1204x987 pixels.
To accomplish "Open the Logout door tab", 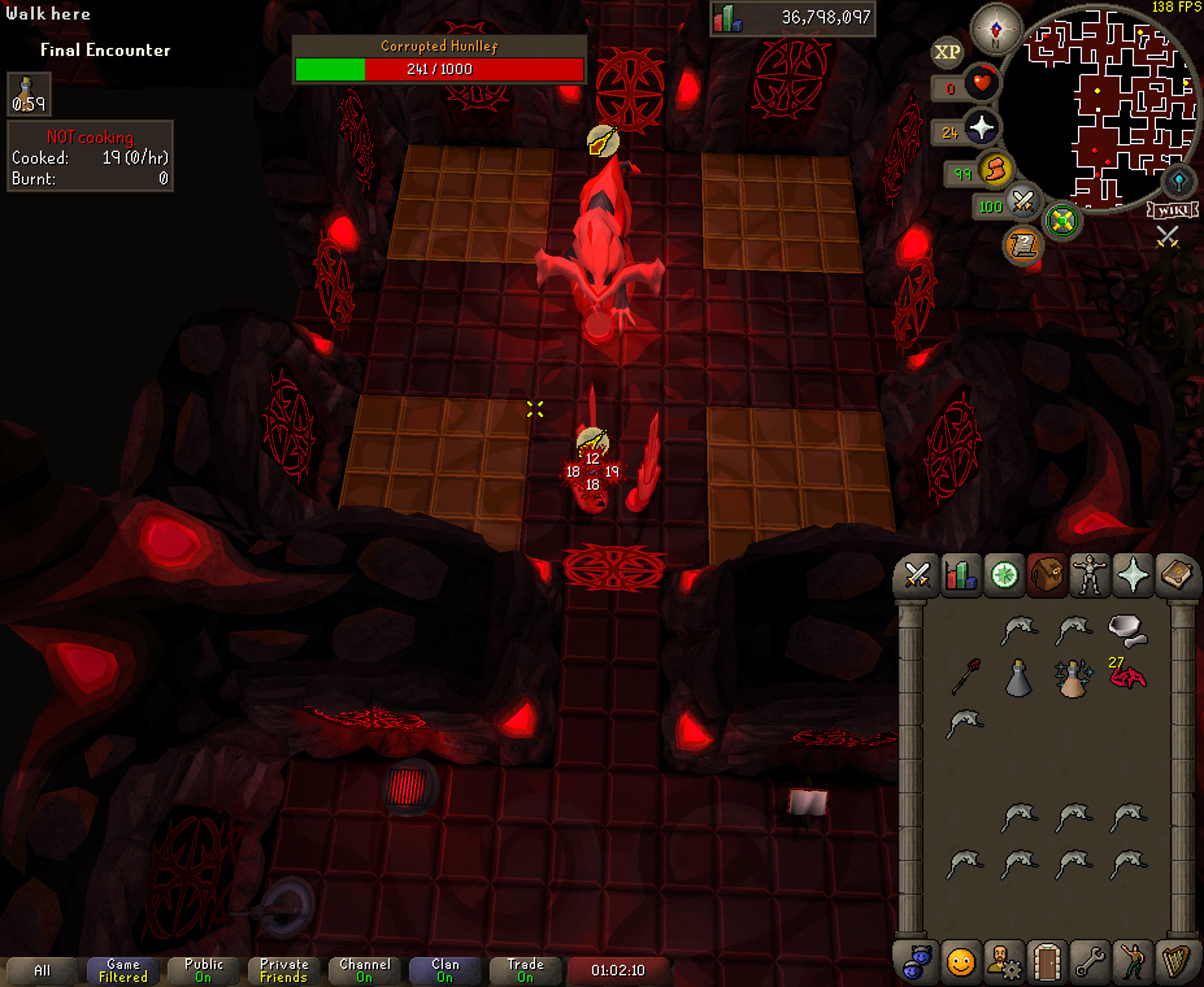I will click(x=1046, y=962).
